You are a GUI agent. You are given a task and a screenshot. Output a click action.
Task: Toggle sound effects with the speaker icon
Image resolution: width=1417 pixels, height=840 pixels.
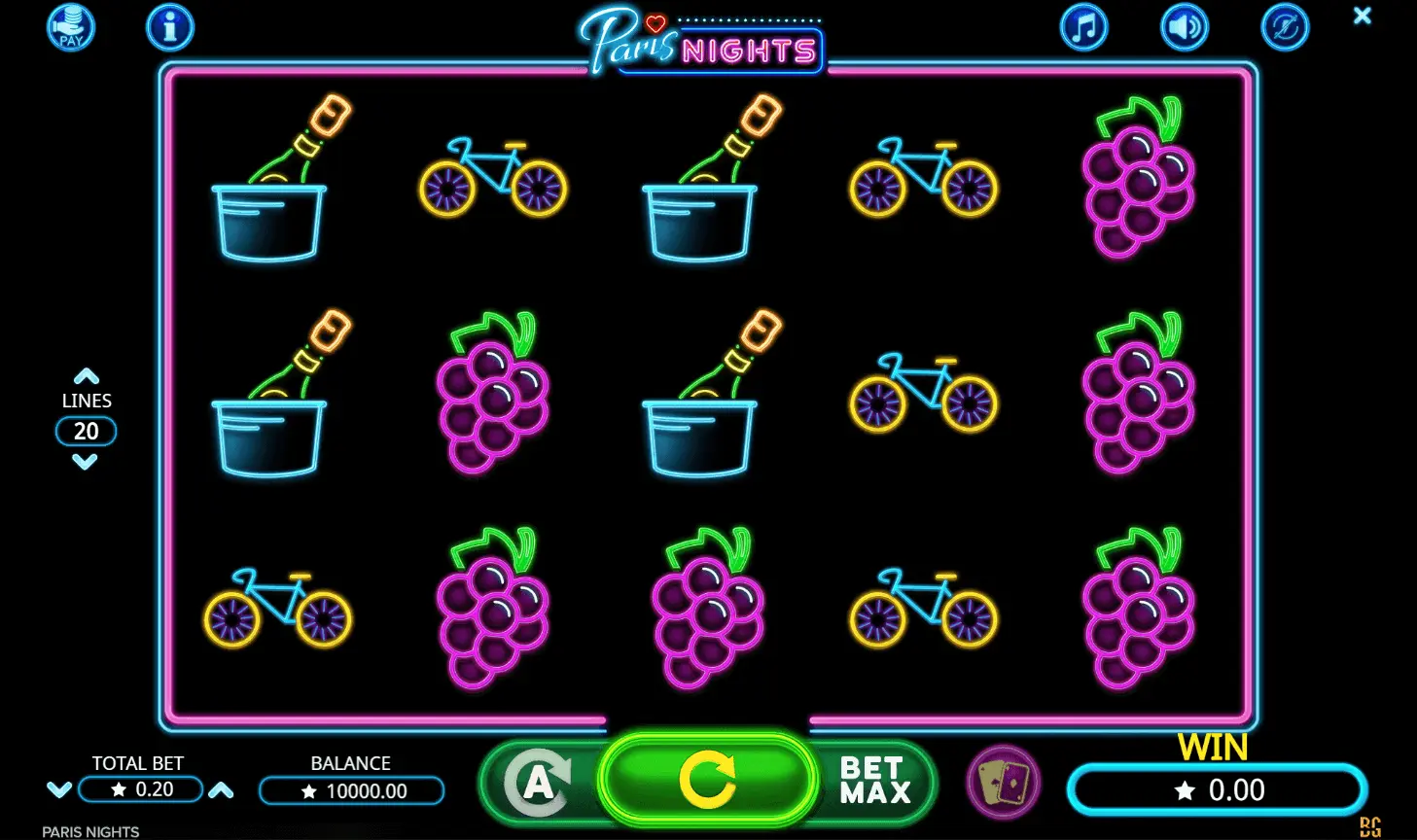tap(1184, 27)
